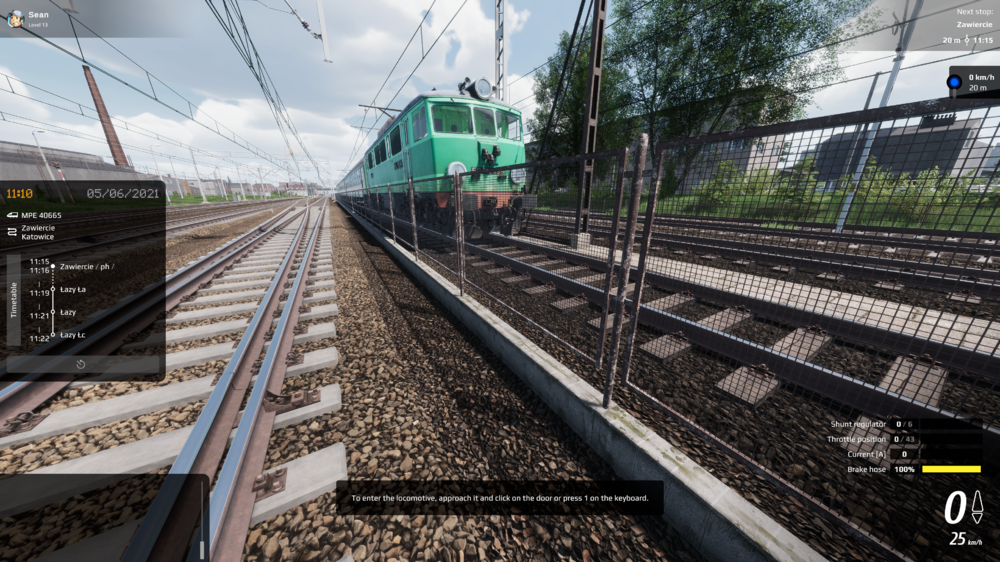Viewport: 1000px width, 562px height.
Task: Open the Next stop Zawiercie panel
Action: click(958, 24)
